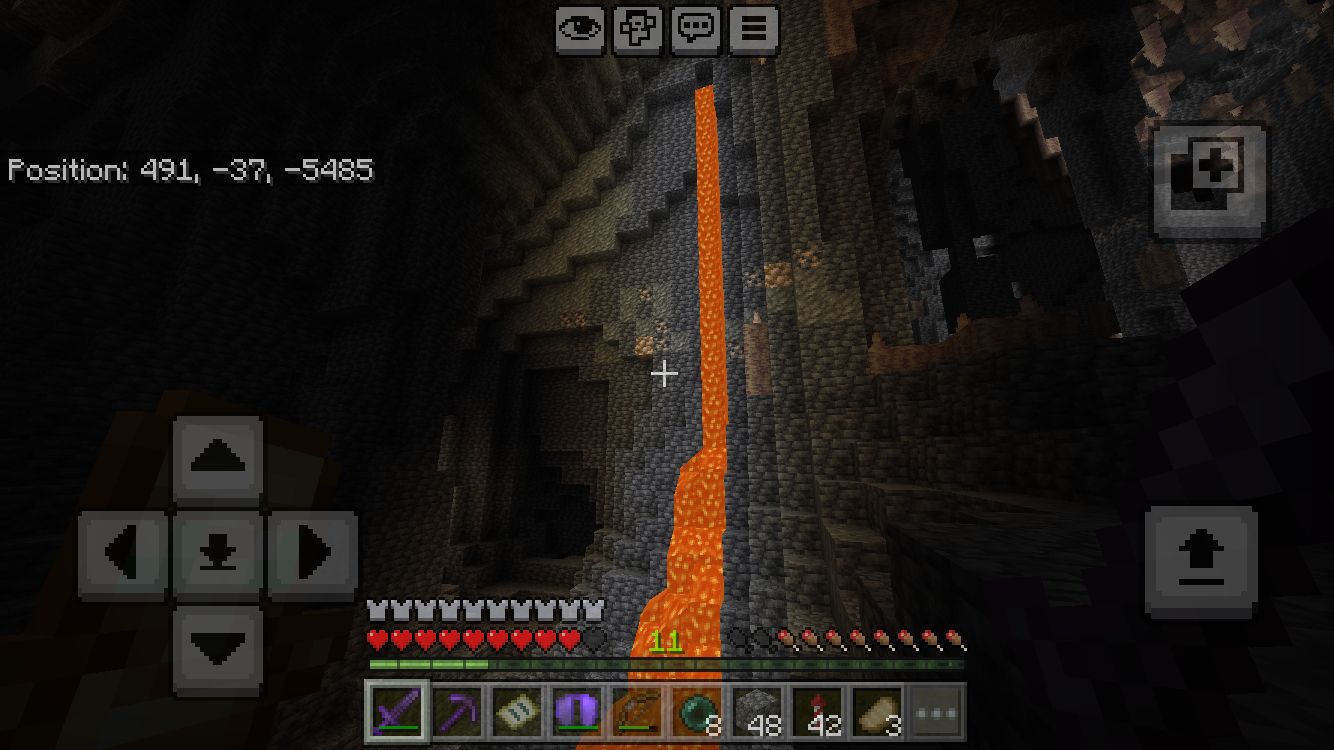Select the purple enchanted elytra slot
Image resolution: width=1334 pixels, height=750 pixels.
pyautogui.click(x=577, y=713)
